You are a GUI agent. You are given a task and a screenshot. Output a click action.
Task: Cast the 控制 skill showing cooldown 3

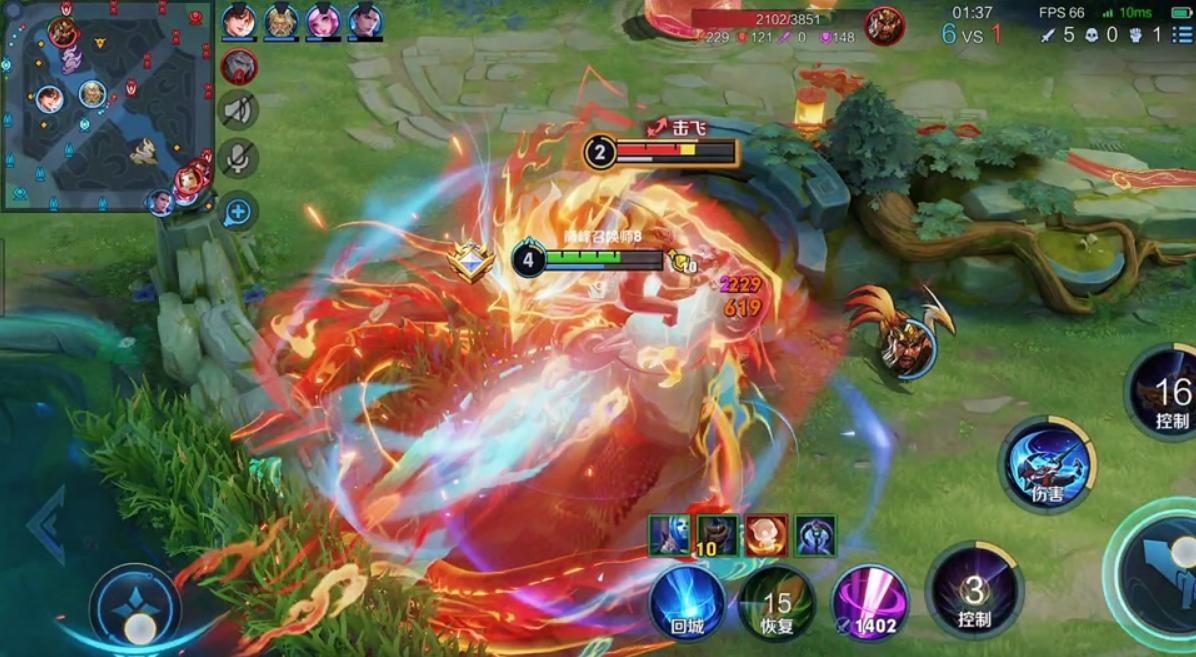tap(973, 592)
